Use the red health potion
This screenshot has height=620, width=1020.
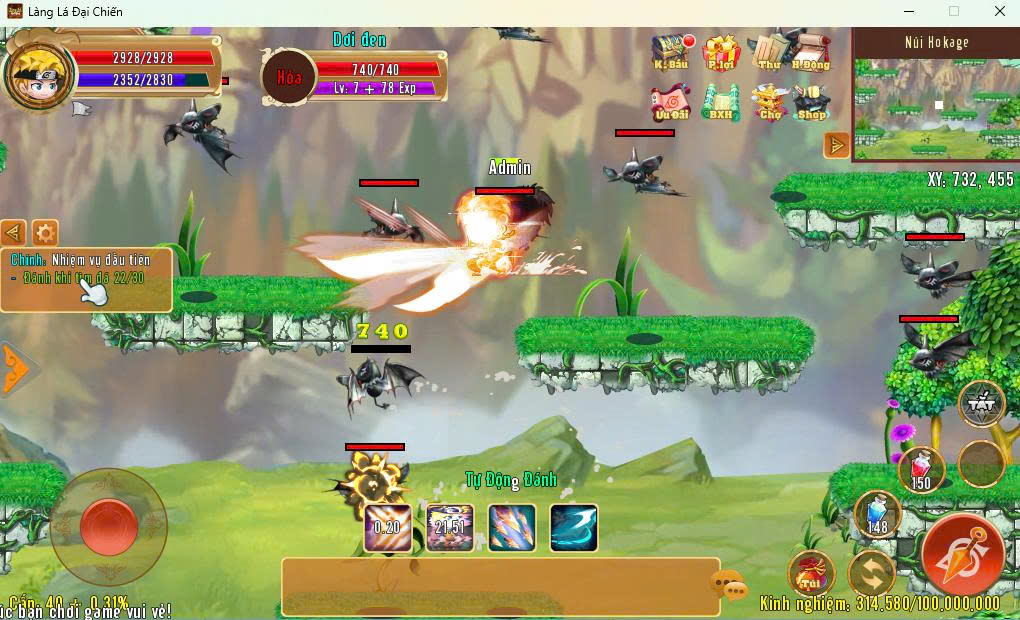tap(921, 469)
